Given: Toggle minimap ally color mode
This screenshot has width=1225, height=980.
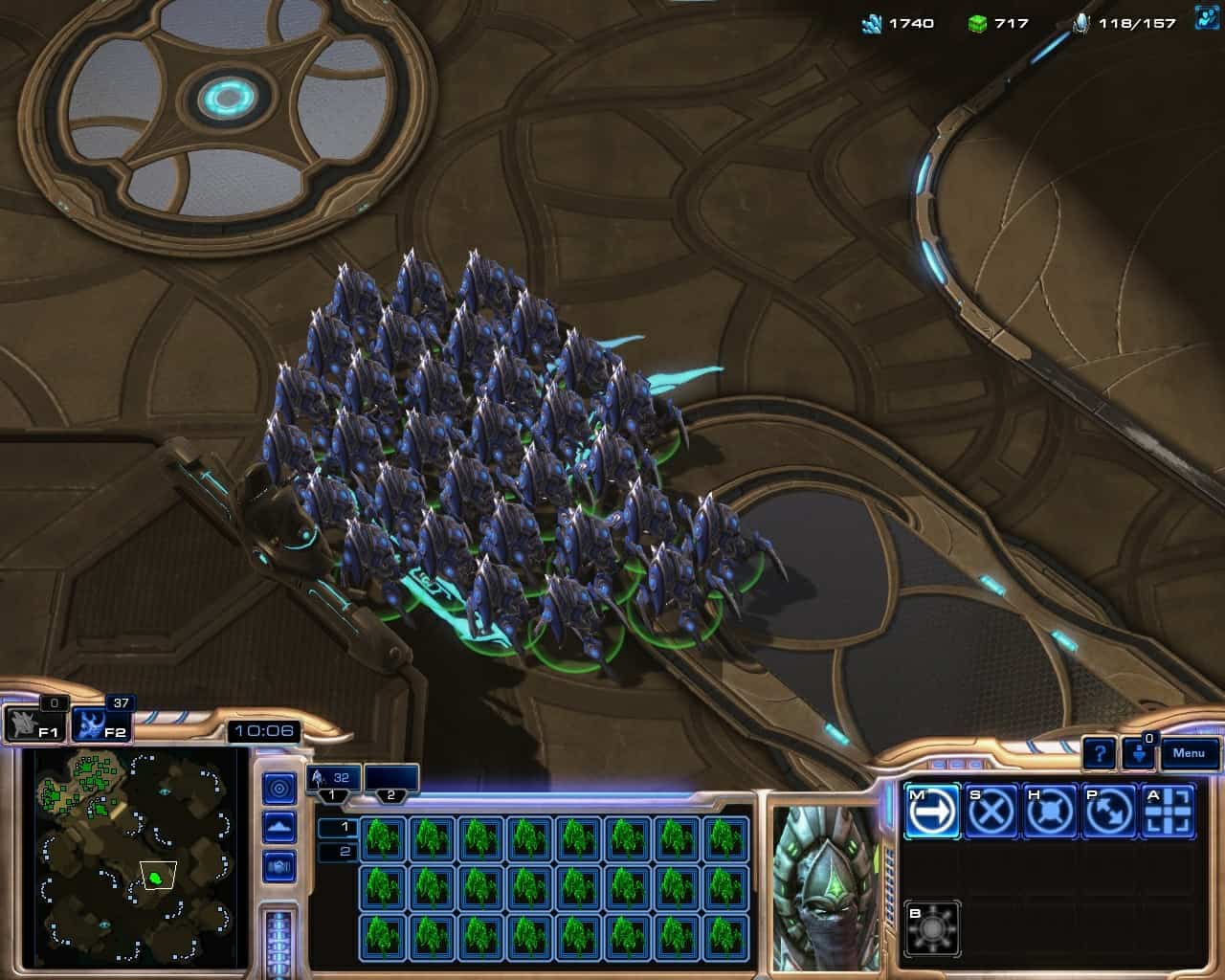Looking at the screenshot, I should [279, 866].
